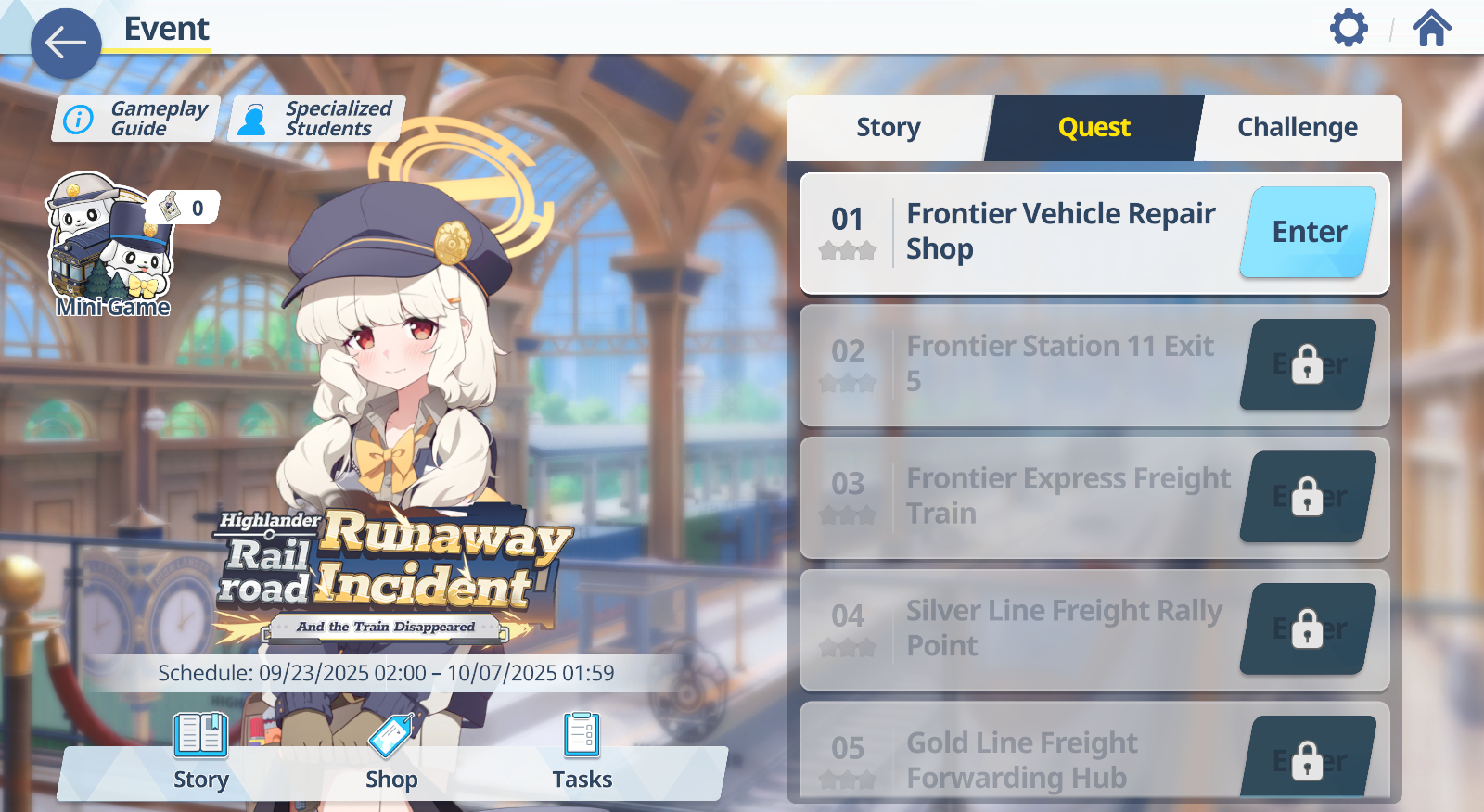The height and width of the screenshot is (812, 1484).
Task: Open the settings gear
Action: [1350, 28]
